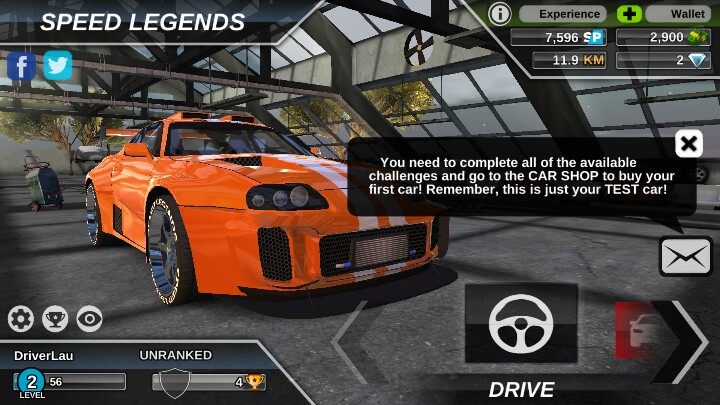
Task: Go to the previous menu option arrow
Action: pyautogui.click(x=351, y=341)
